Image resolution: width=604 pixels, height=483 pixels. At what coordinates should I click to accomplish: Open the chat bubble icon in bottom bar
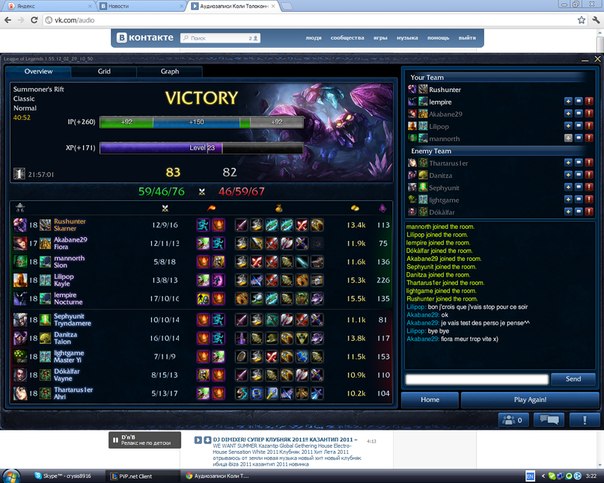coord(552,420)
